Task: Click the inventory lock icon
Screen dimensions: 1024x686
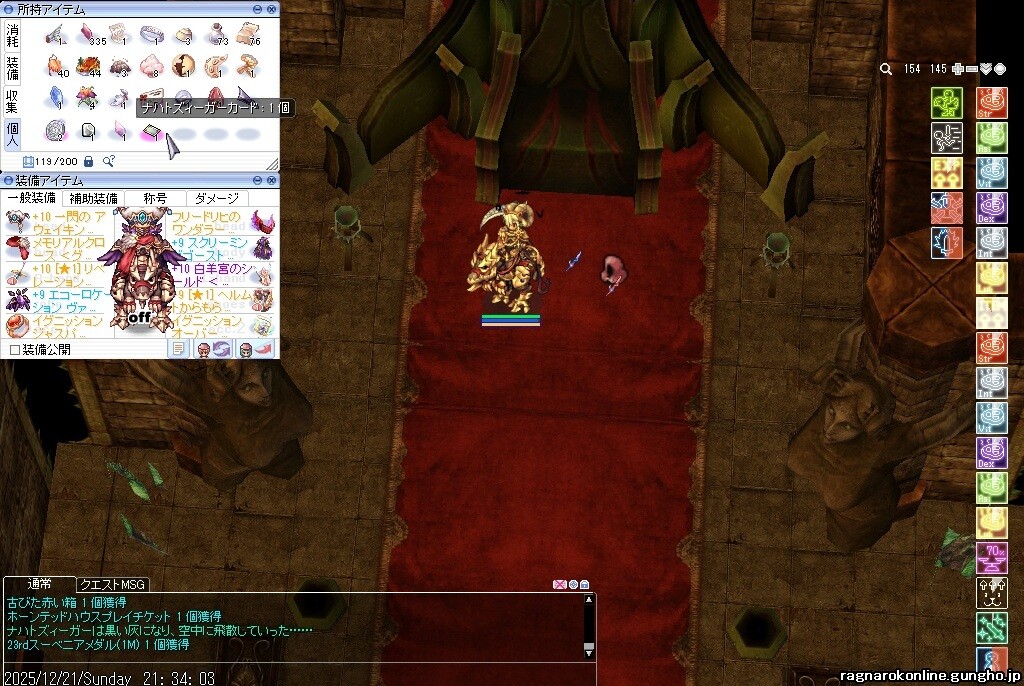Action: pyautogui.click(x=88, y=161)
